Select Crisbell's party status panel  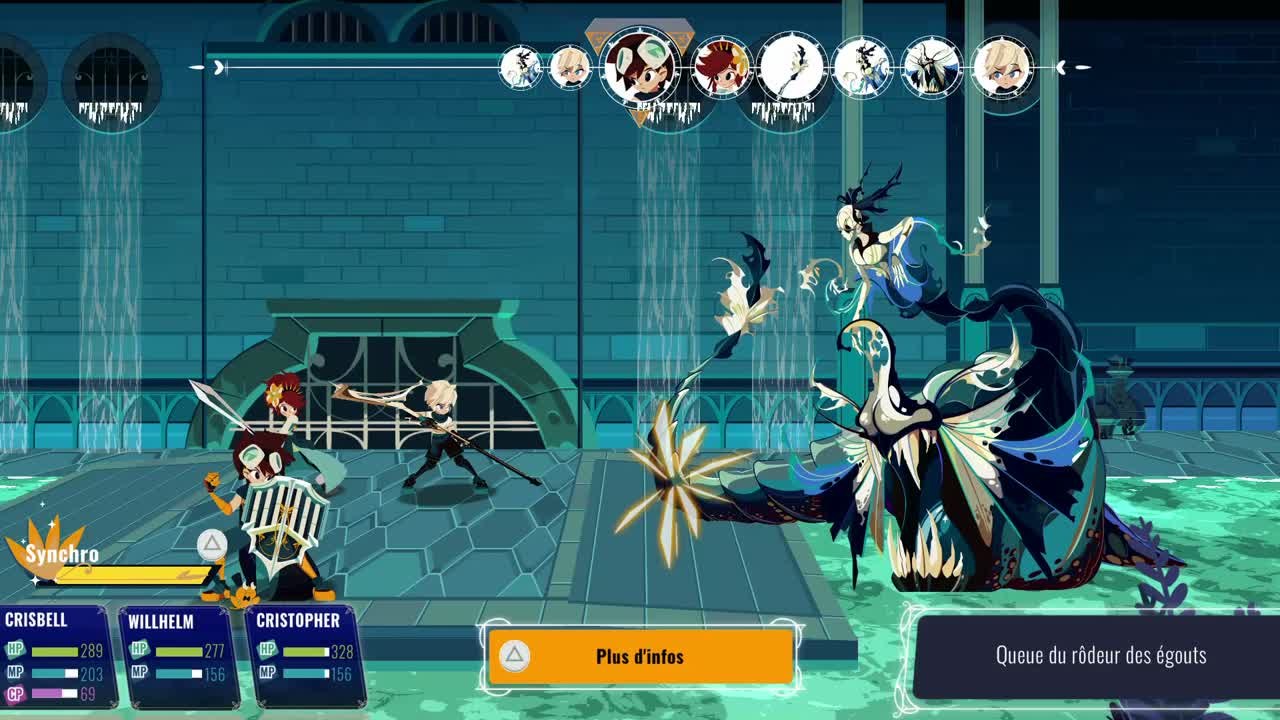55,656
